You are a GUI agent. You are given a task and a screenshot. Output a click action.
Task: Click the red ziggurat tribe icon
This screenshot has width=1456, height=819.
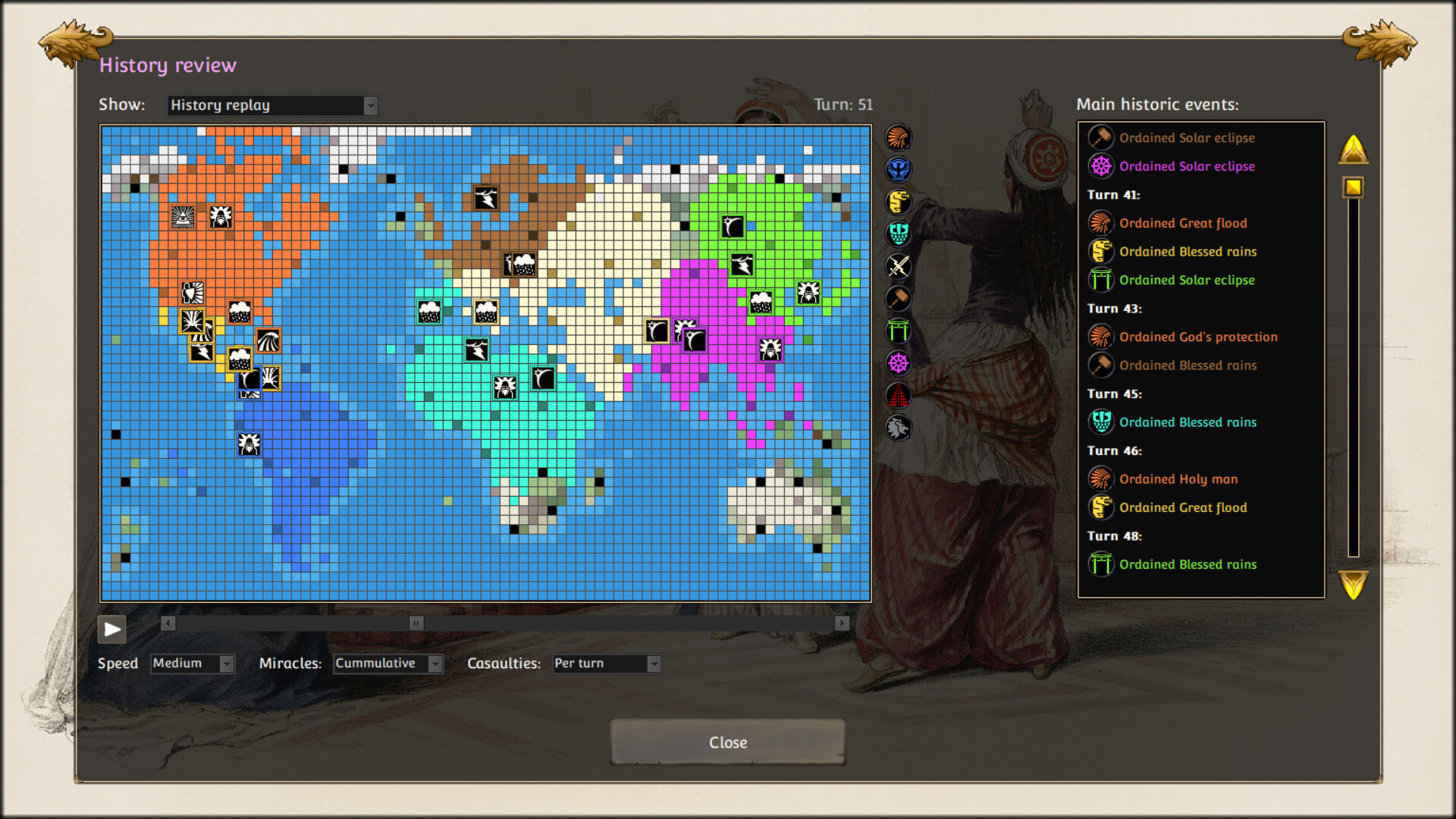[898, 396]
